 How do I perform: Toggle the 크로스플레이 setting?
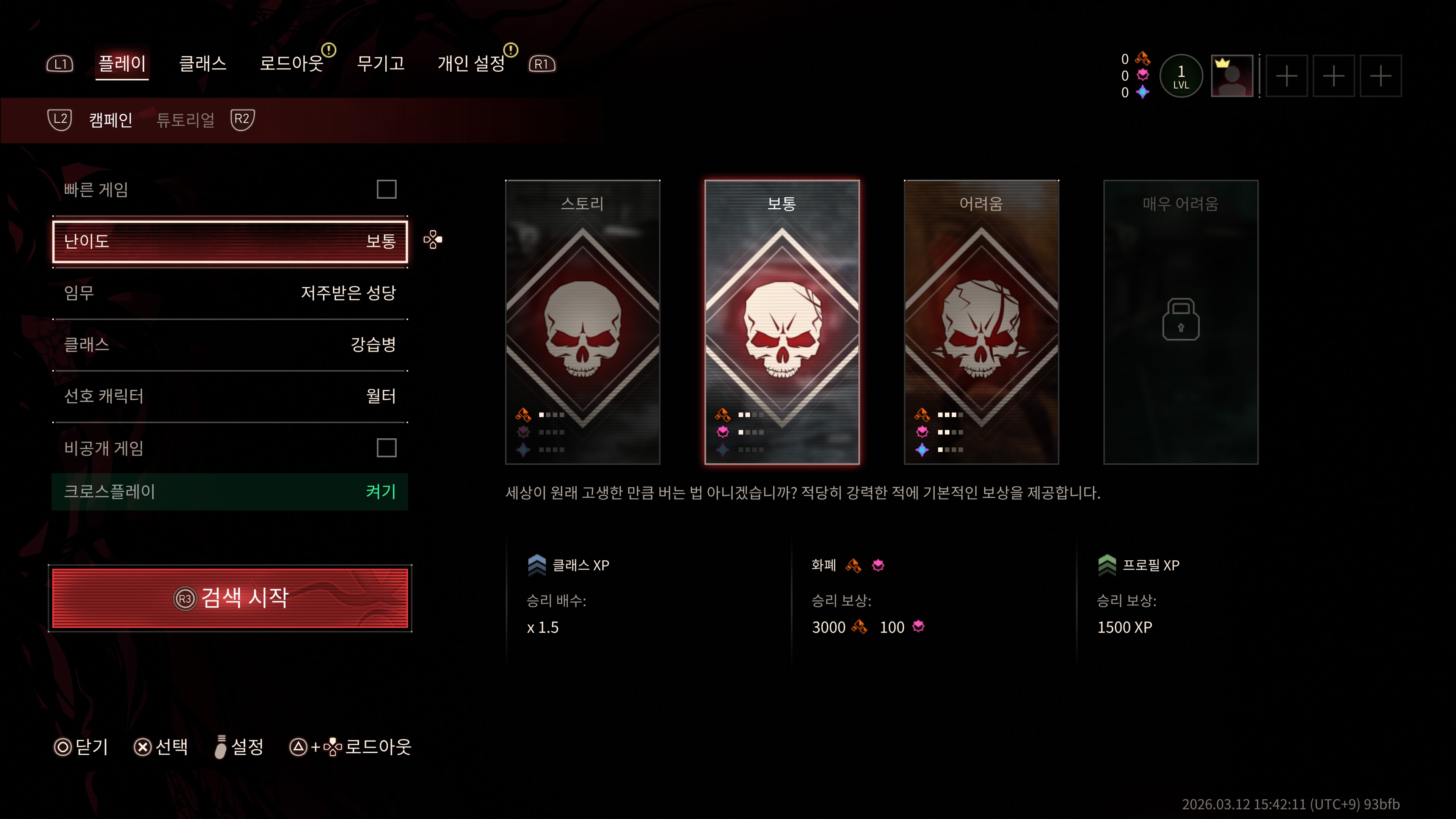pos(229,491)
